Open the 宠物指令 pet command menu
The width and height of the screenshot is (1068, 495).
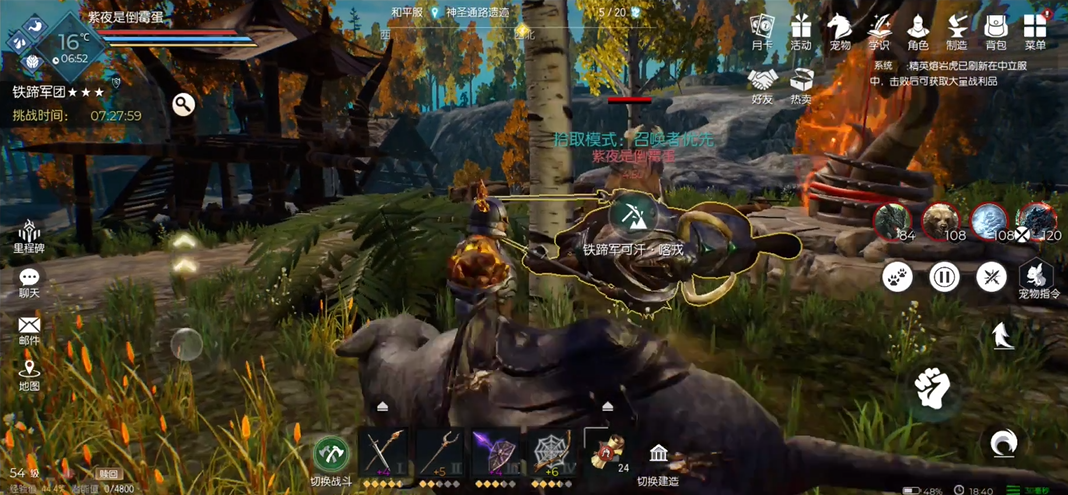coord(1037,279)
